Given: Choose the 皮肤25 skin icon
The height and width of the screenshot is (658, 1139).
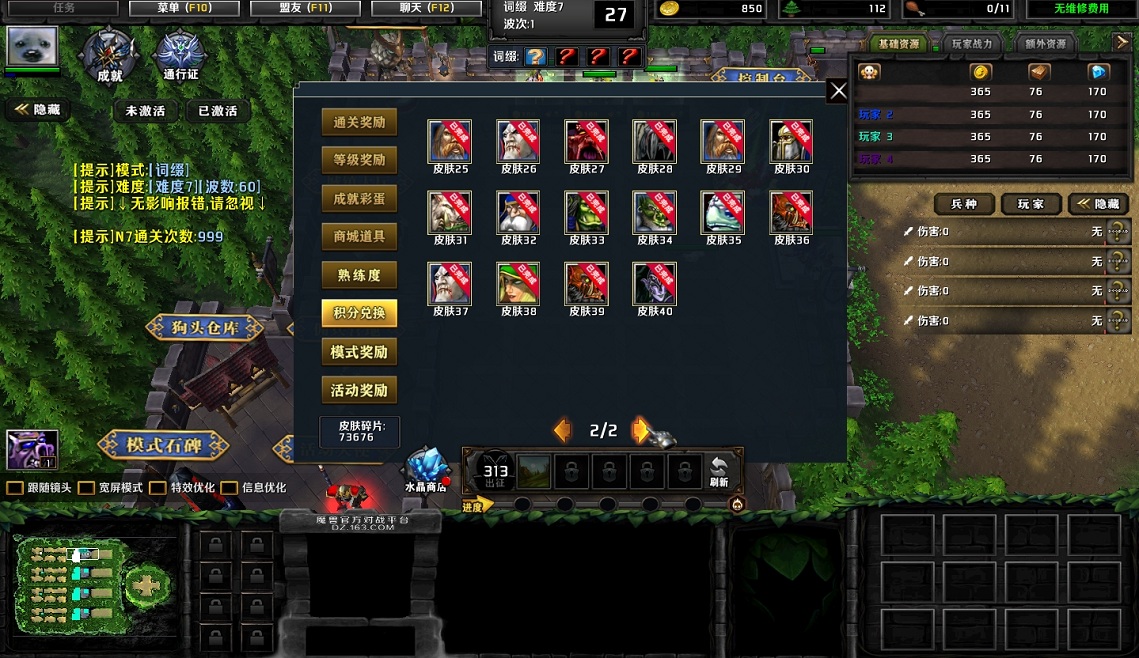Looking at the screenshot, I should [450, 141].
